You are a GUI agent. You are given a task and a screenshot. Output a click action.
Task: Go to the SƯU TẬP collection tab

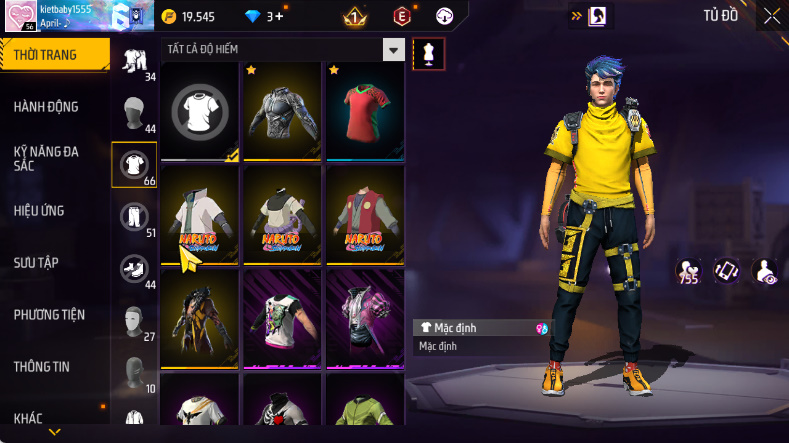(x=36, y=262)
